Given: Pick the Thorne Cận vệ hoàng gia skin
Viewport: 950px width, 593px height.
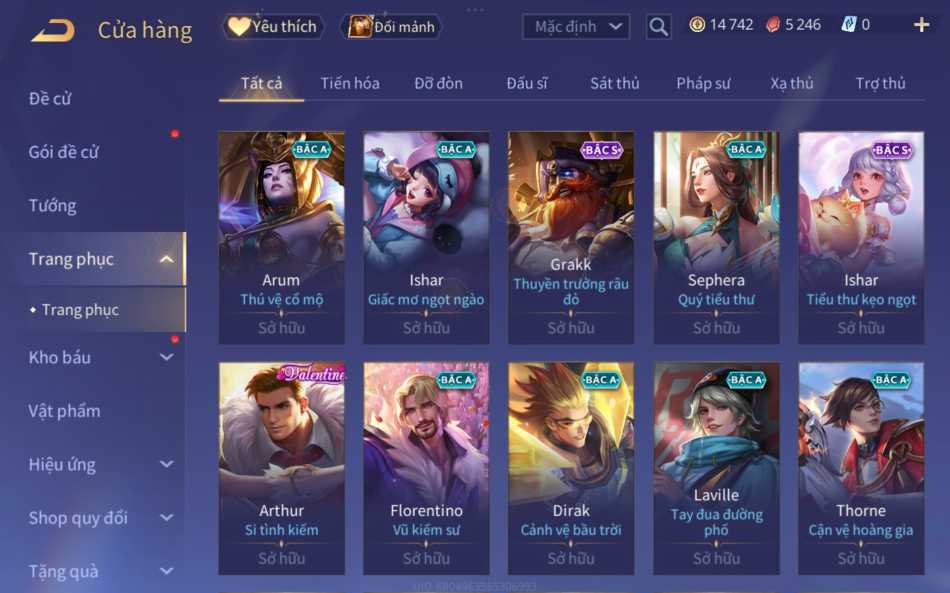Looking at the screenshot, I should [x=861, y=467].
